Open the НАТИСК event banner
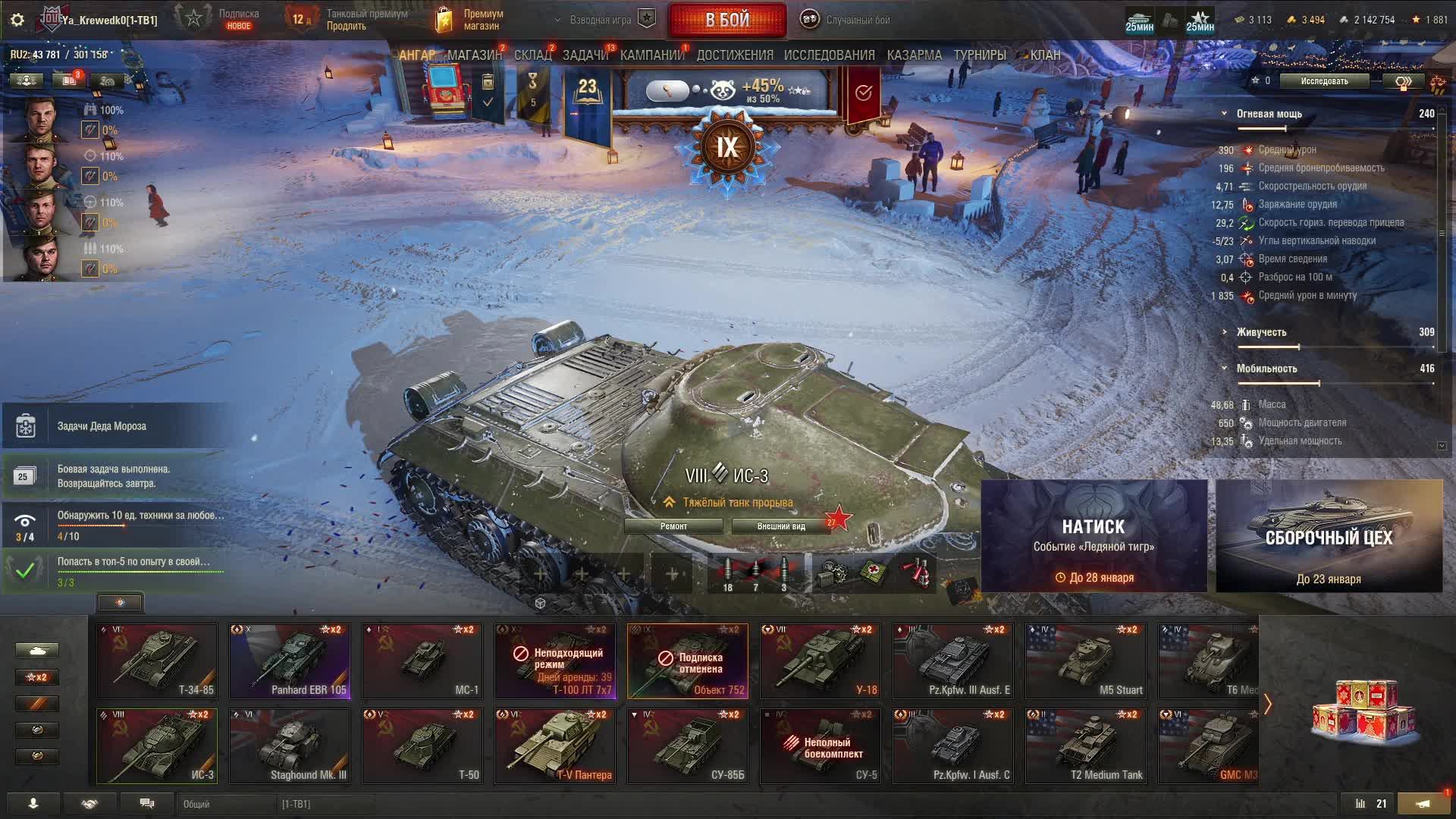The image size is (1456, 819). pyautogui.click(x=1094, y=536)
